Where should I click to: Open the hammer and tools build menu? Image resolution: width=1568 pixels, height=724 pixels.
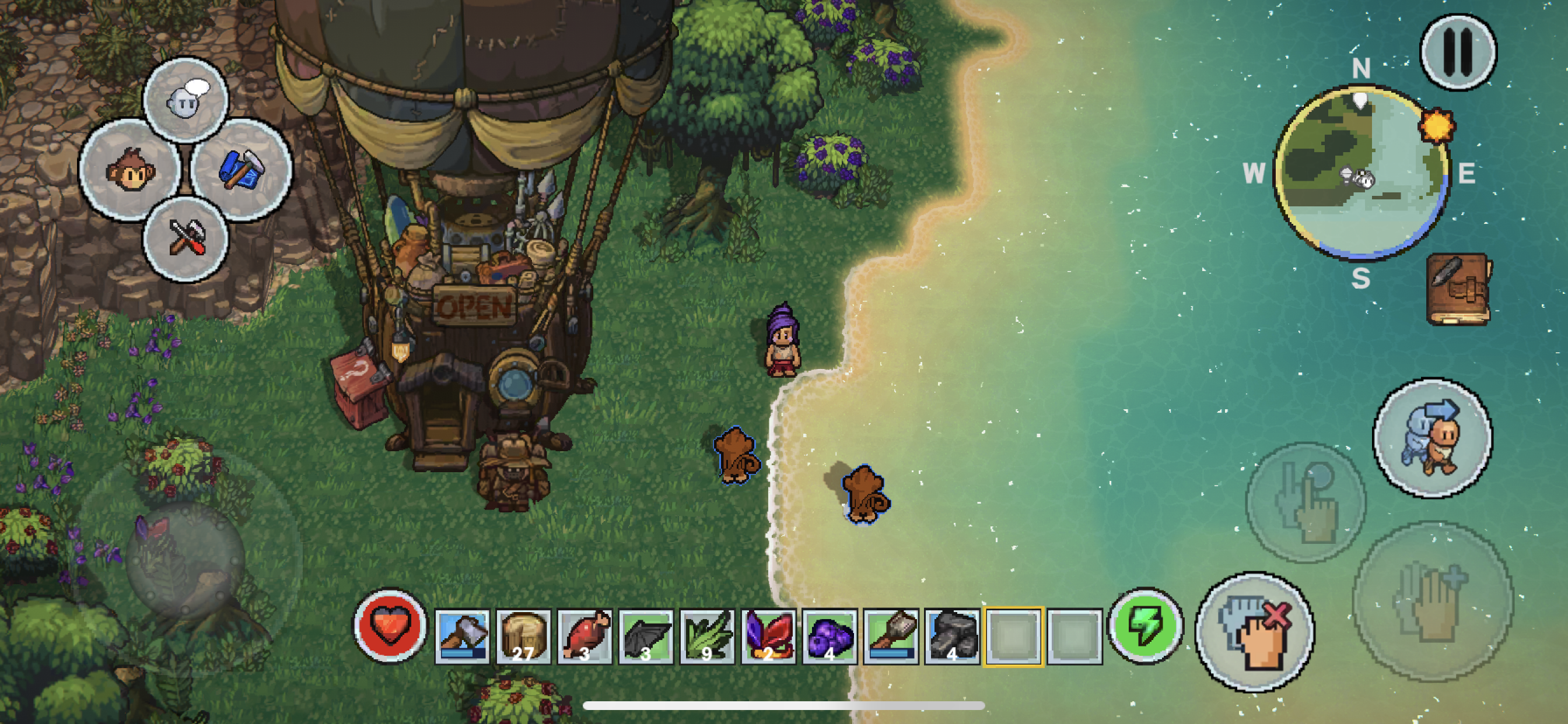[x=185, y=238]
